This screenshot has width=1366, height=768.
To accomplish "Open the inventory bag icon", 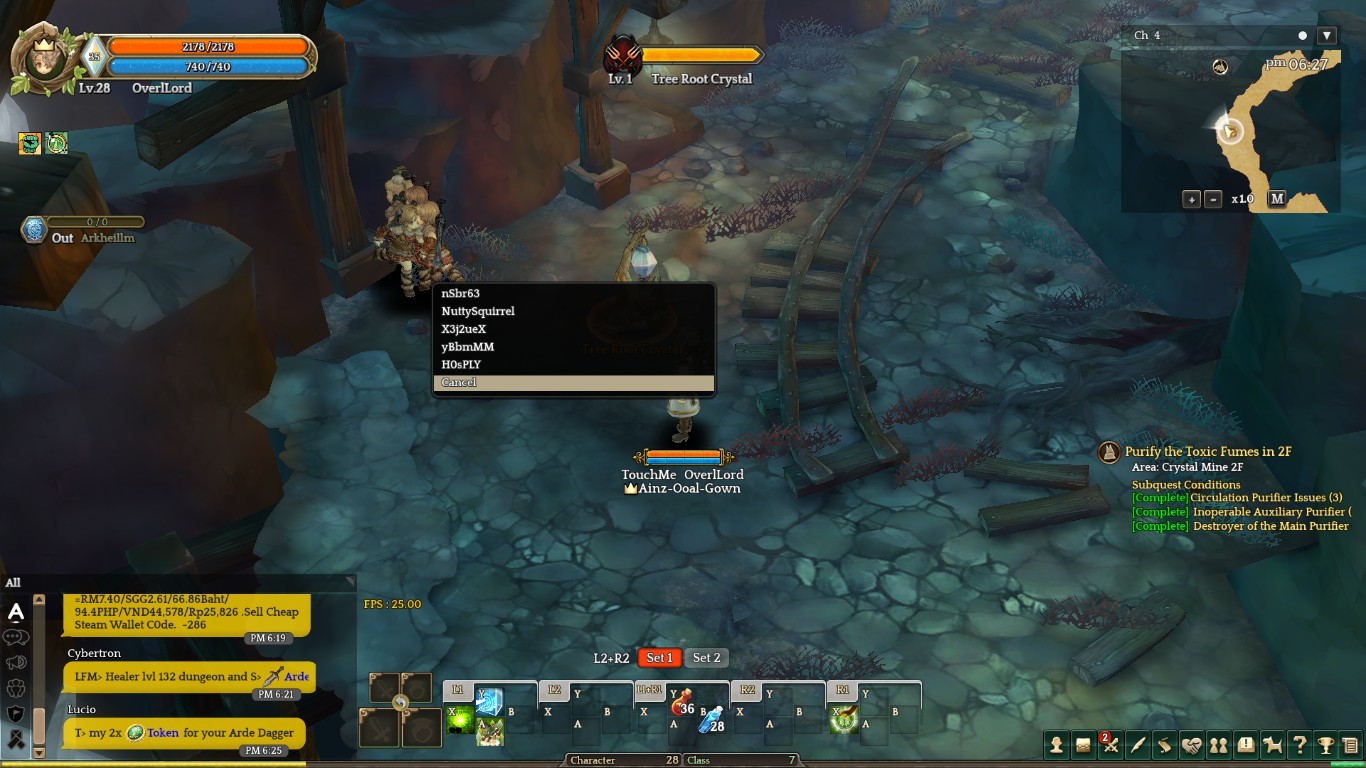I will click(x=1083, y=745).
